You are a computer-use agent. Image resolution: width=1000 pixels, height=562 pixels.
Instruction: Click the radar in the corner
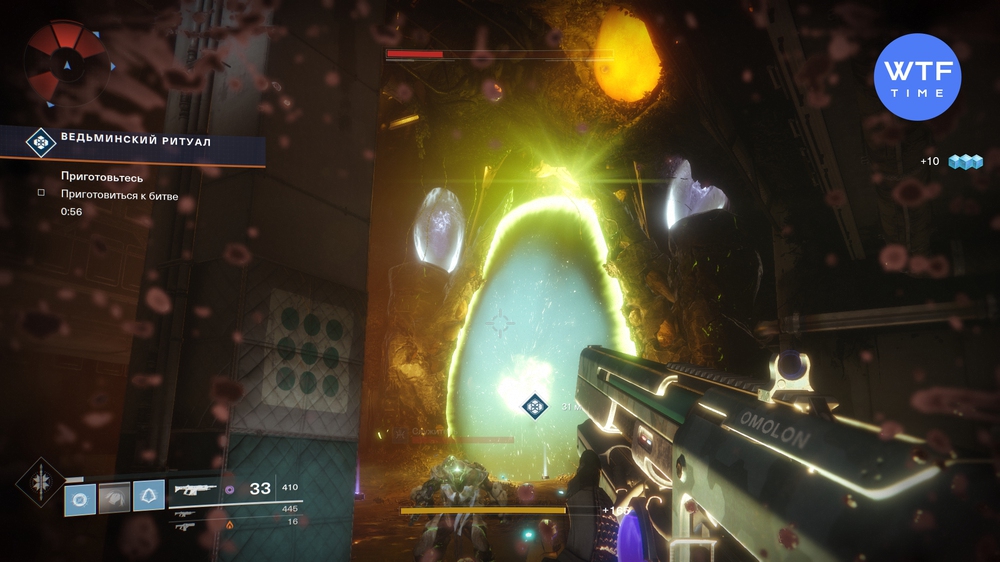(x=67, y=63)
